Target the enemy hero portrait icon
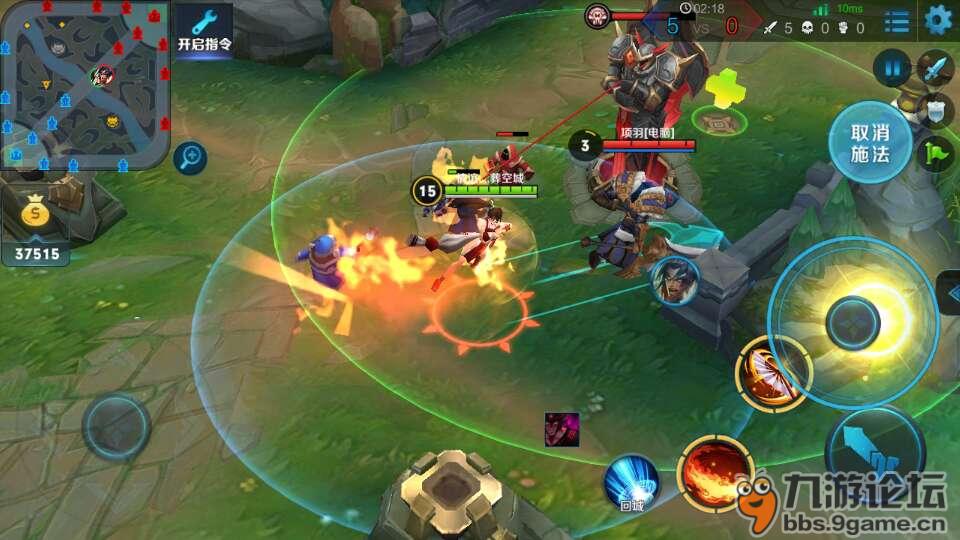960x540 pixels. (x=673, y=280)
